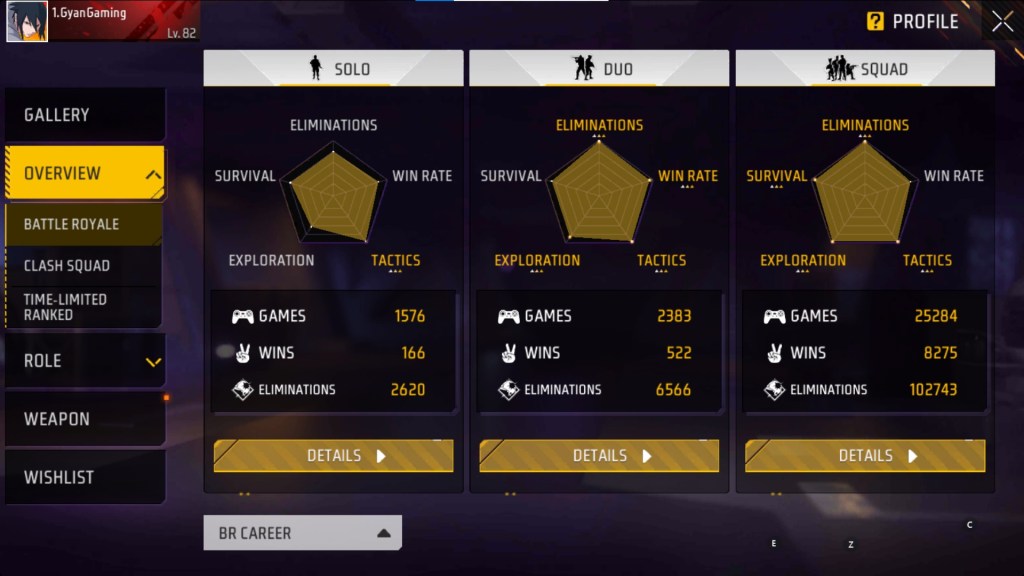The height and width of the screenshot is (576, 1024).
Task: Click the question mark help icon
Action: pos(875,21)
